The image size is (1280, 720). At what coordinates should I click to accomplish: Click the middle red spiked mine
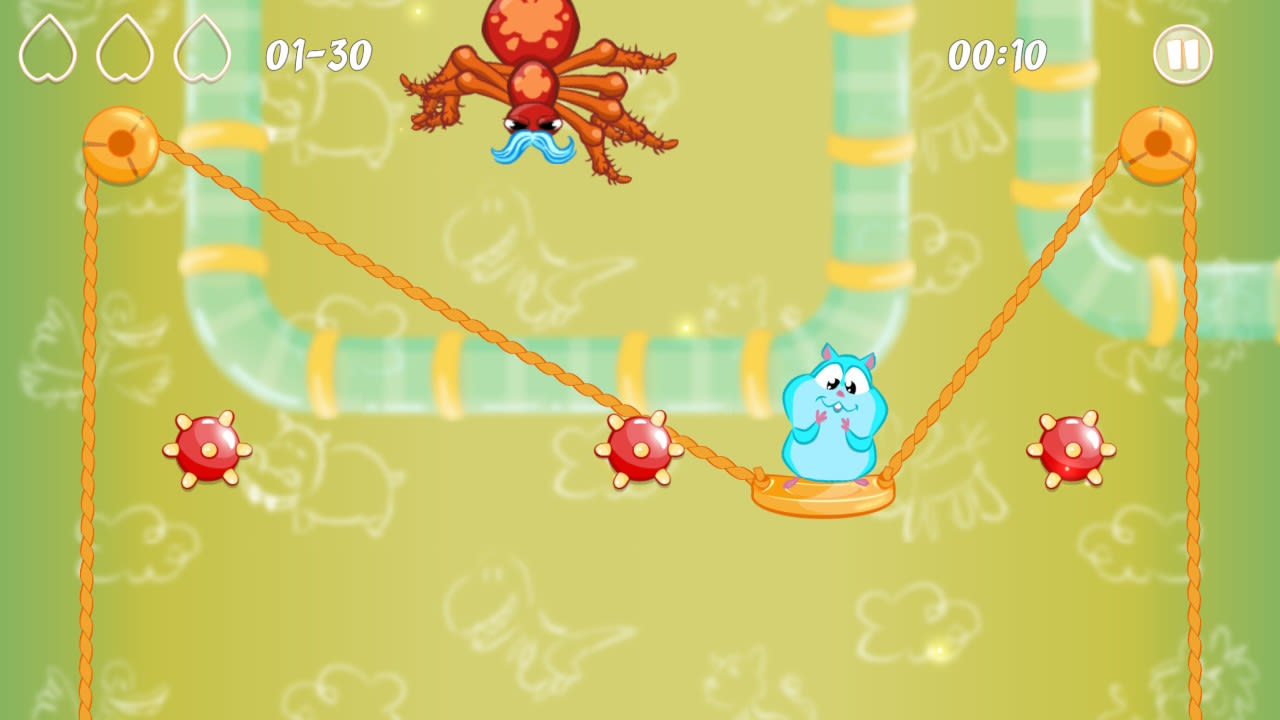(638, 452)
